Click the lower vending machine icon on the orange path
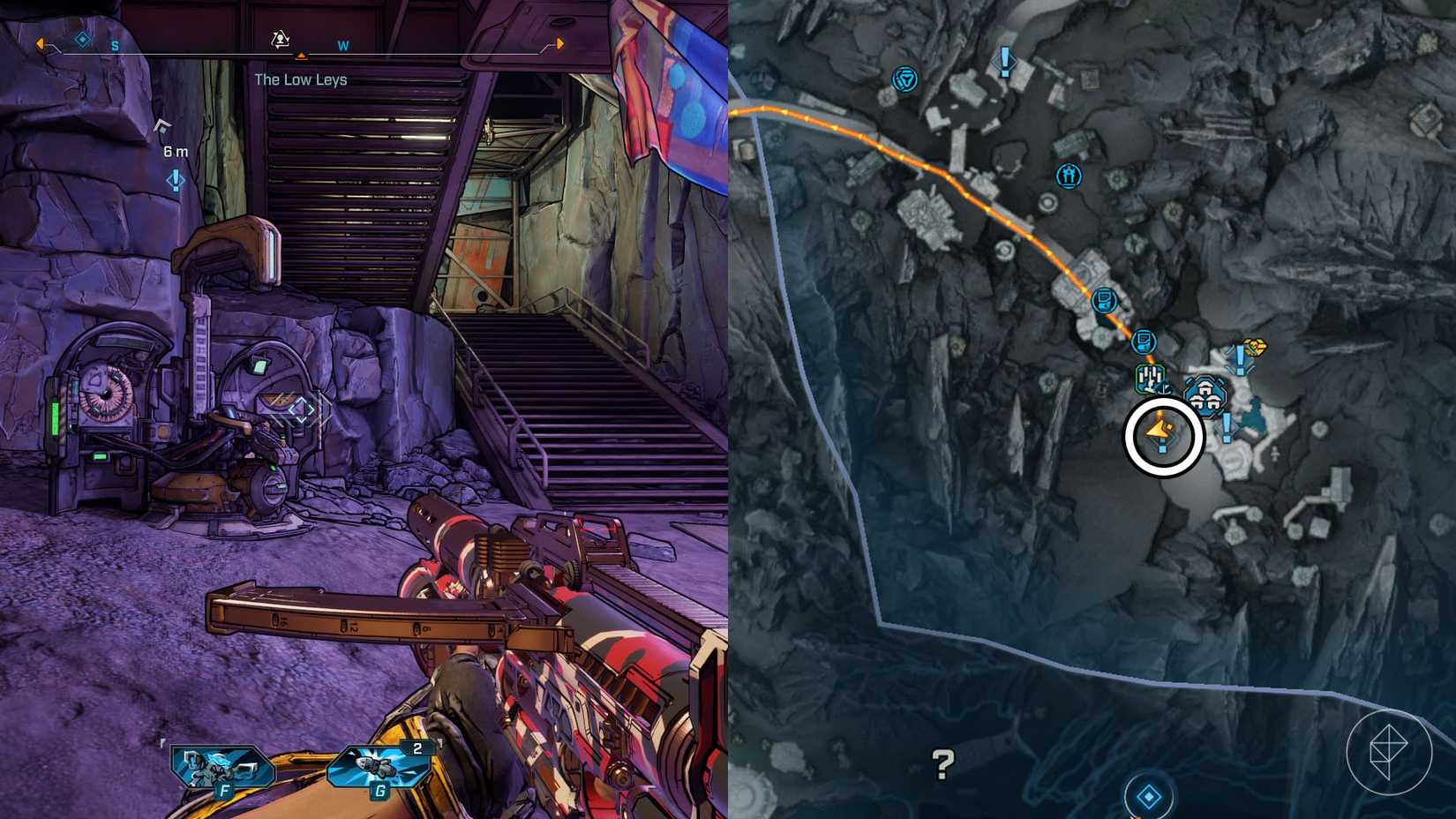The height and width of the screenshot is (819, 1456). click(1142, 342)
